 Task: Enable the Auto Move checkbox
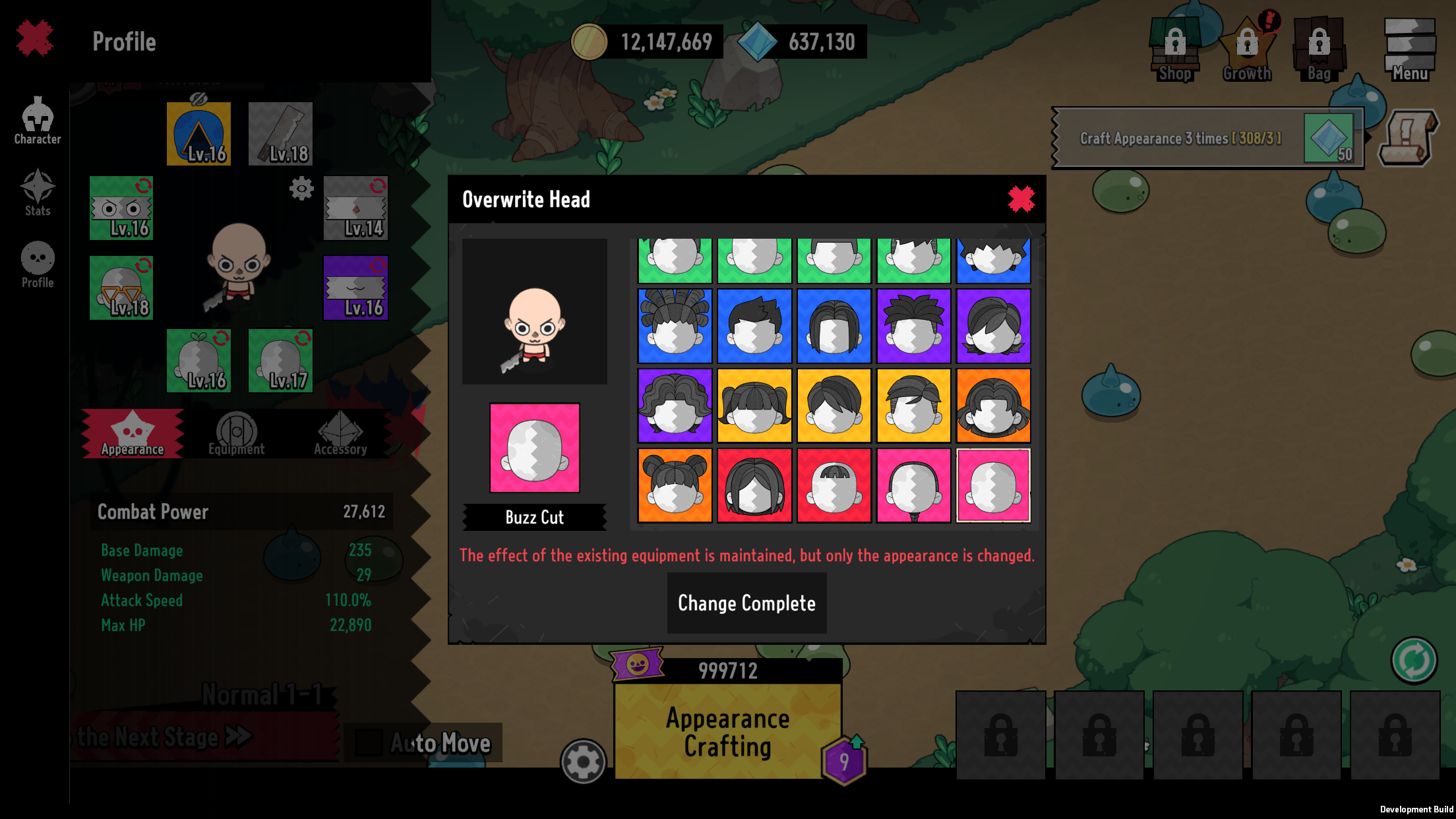[370, 741]
